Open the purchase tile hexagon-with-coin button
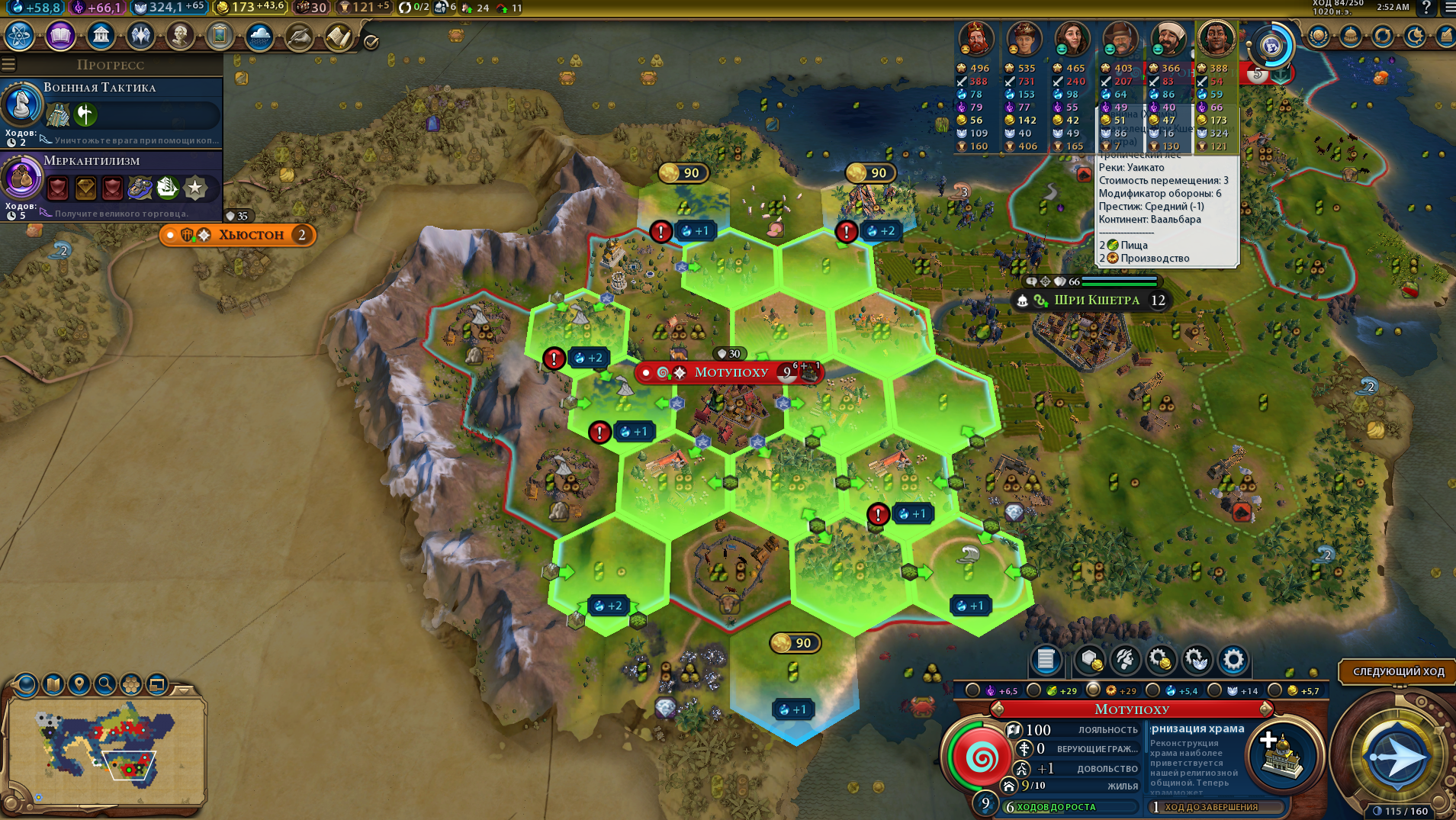This screenshot has height=820, width=1456. click(x=1091, y=660)
